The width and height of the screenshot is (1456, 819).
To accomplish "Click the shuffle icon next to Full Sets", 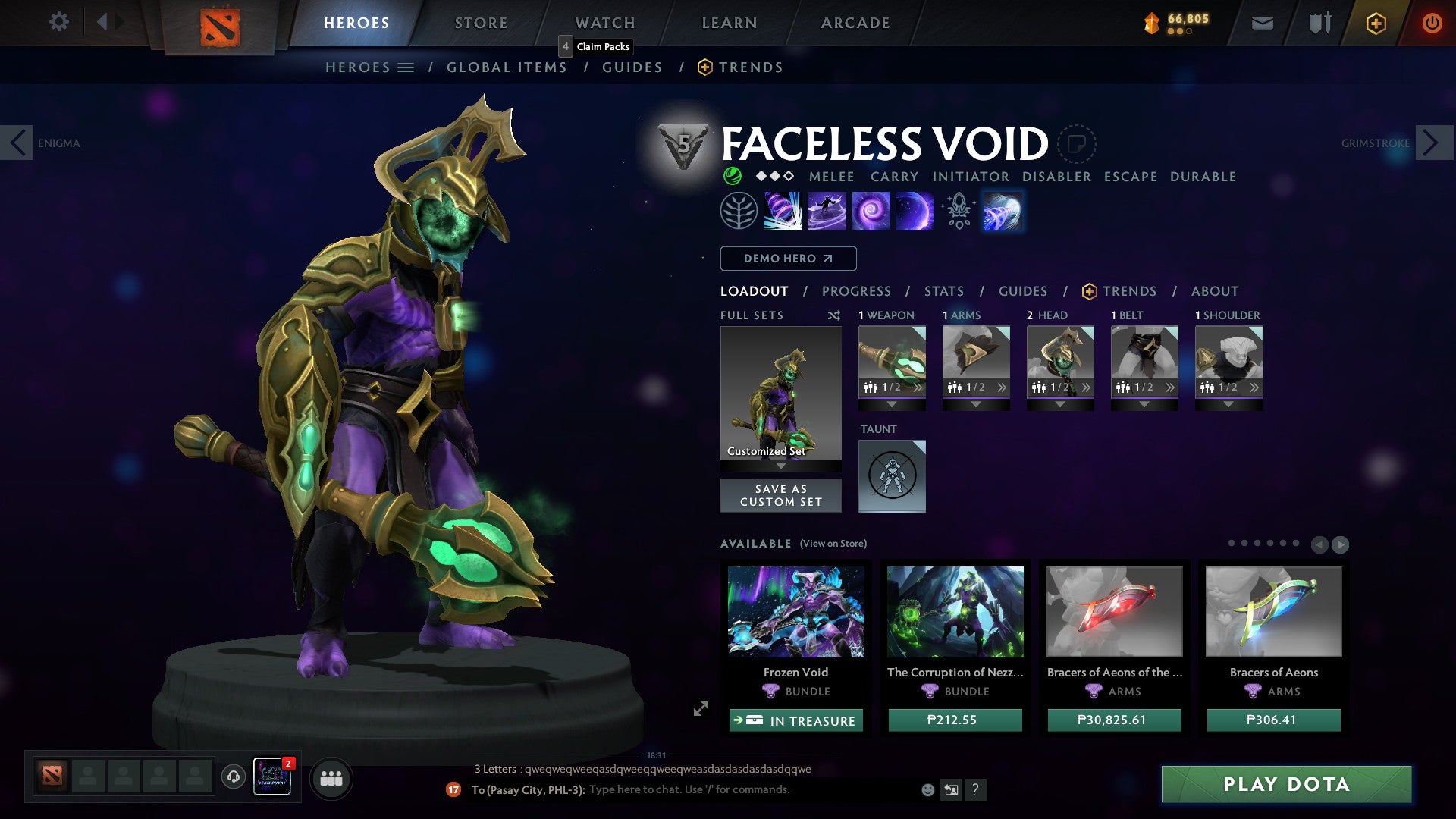I will [834, 315].
